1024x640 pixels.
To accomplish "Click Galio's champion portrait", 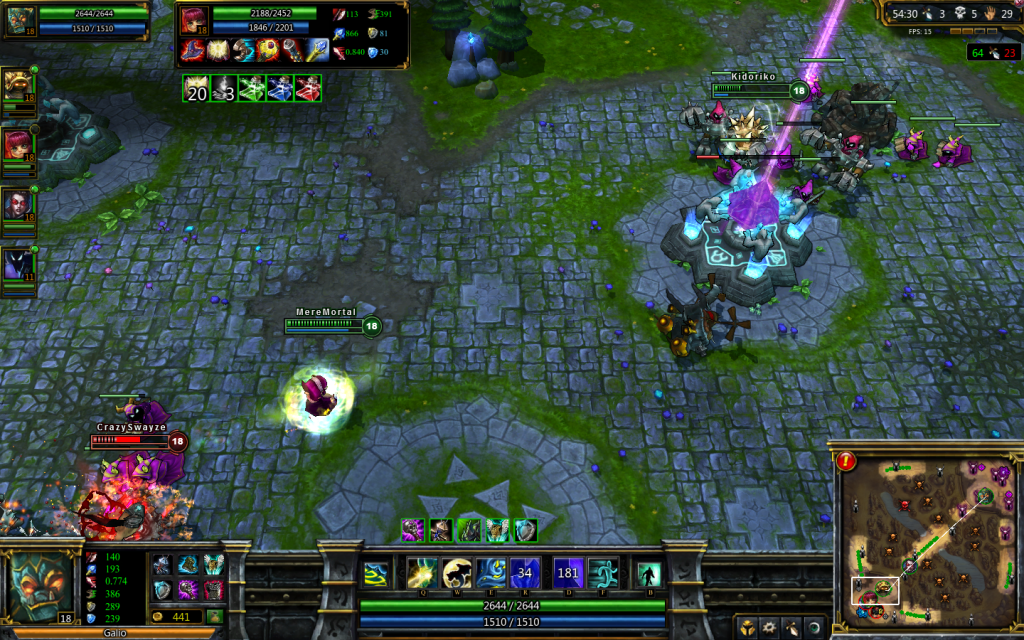I will [x=42, y=585].
